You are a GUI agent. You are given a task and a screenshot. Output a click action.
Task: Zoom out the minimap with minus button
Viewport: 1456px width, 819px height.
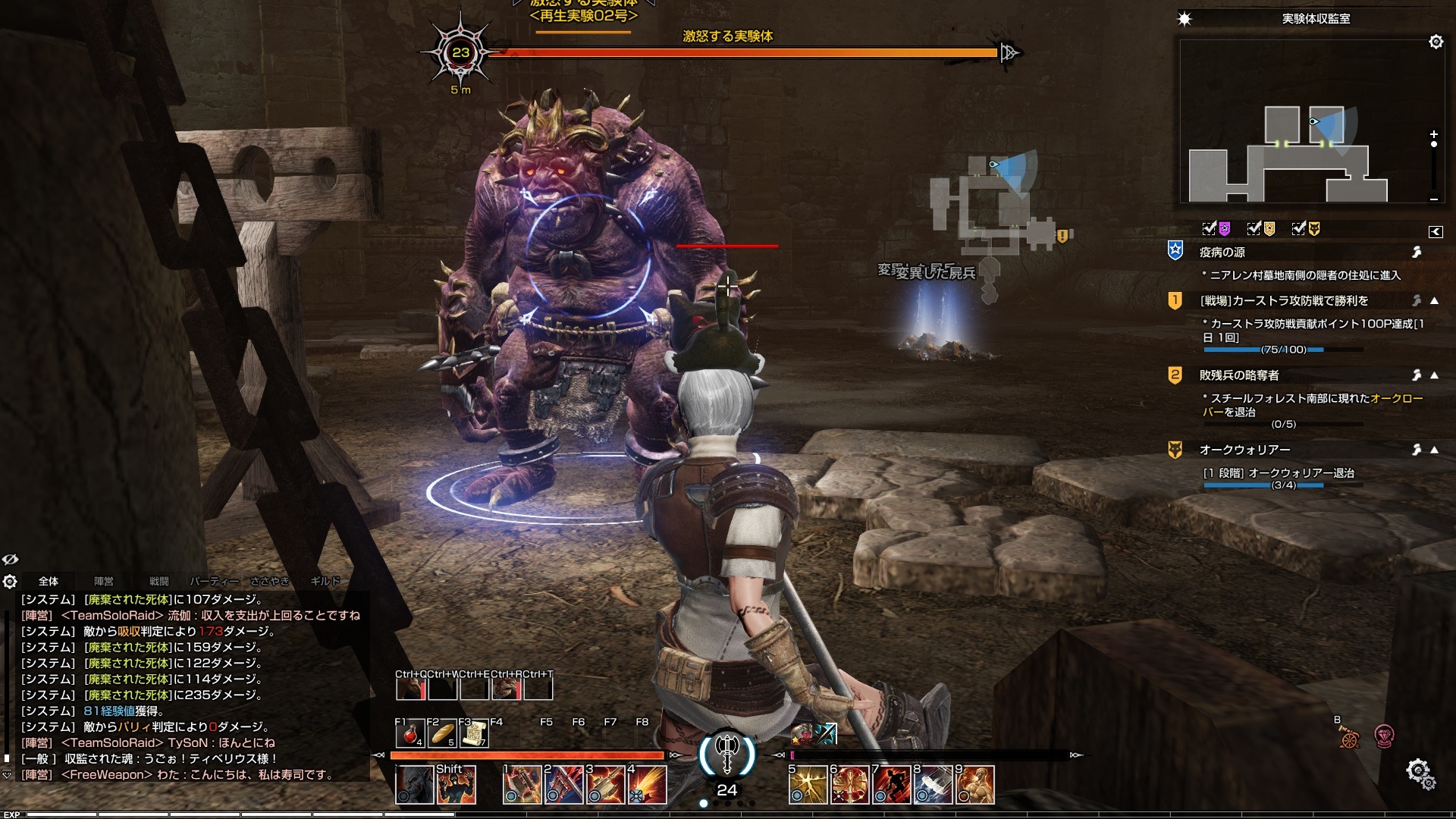point(1433,199)
